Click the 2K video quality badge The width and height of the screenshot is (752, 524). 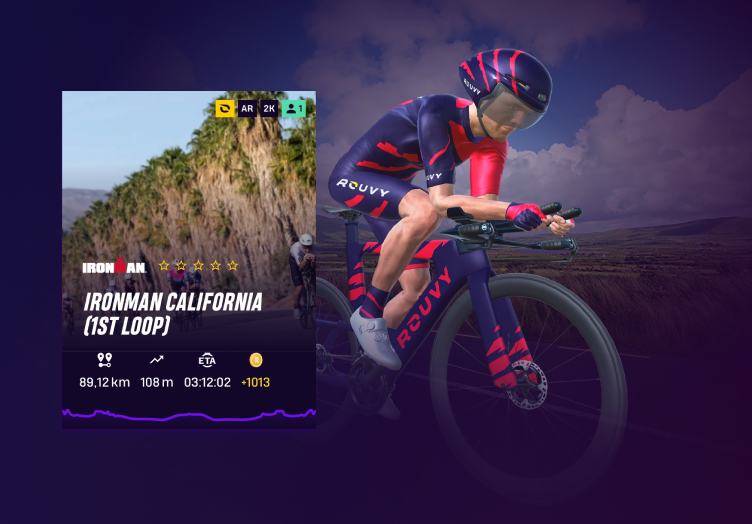coord(269,108)
